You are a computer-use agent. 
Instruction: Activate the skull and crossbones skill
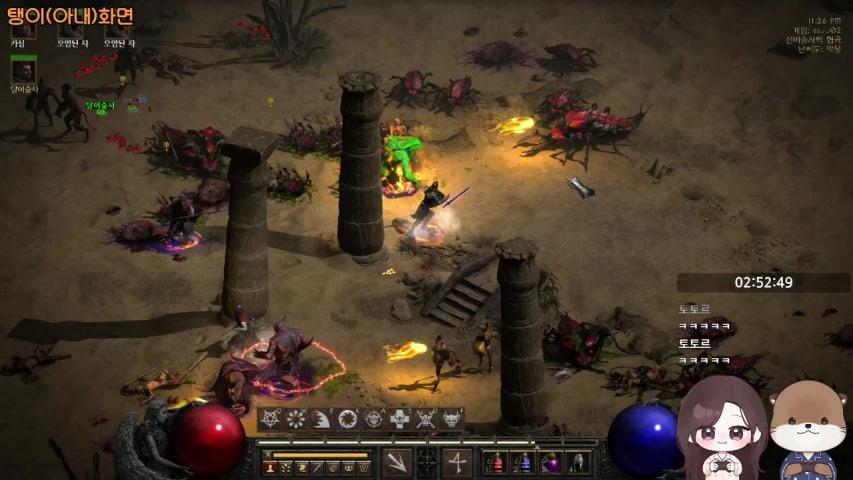(x=426, y=419)
